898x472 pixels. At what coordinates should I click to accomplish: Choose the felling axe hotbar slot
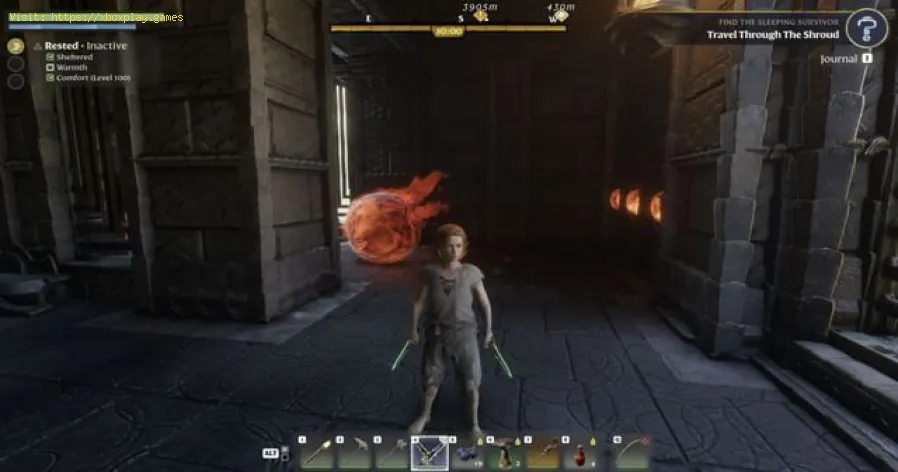[392, 454]
